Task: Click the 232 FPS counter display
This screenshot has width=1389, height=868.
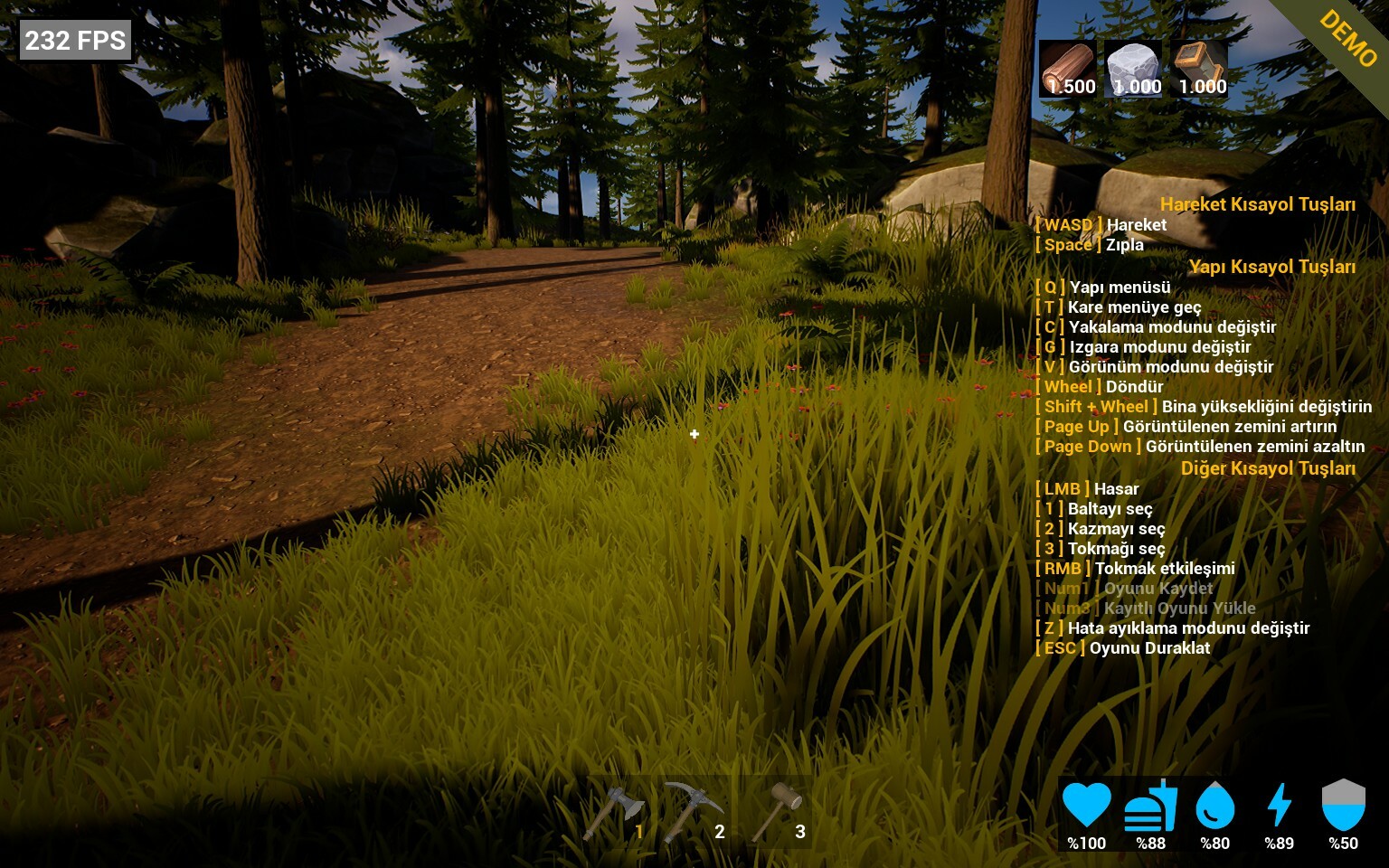Action: pos(75,39)
